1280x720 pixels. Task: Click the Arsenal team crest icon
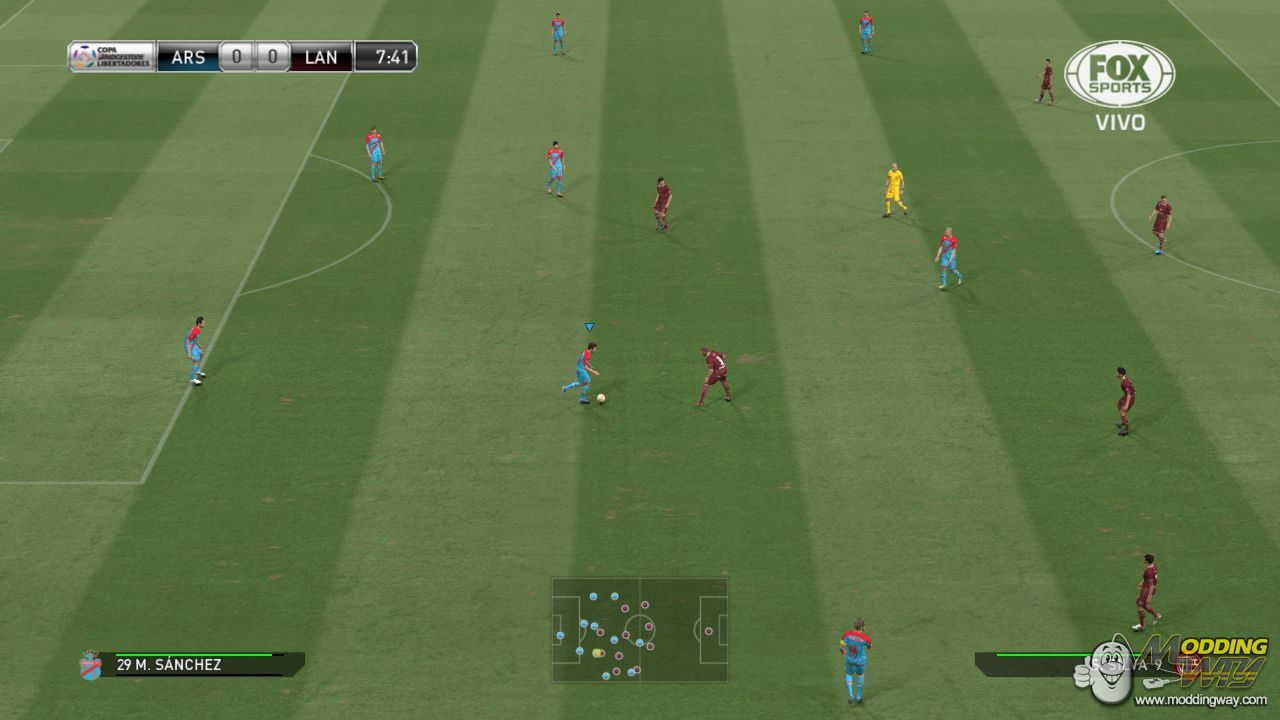click(x=90, y=665)
